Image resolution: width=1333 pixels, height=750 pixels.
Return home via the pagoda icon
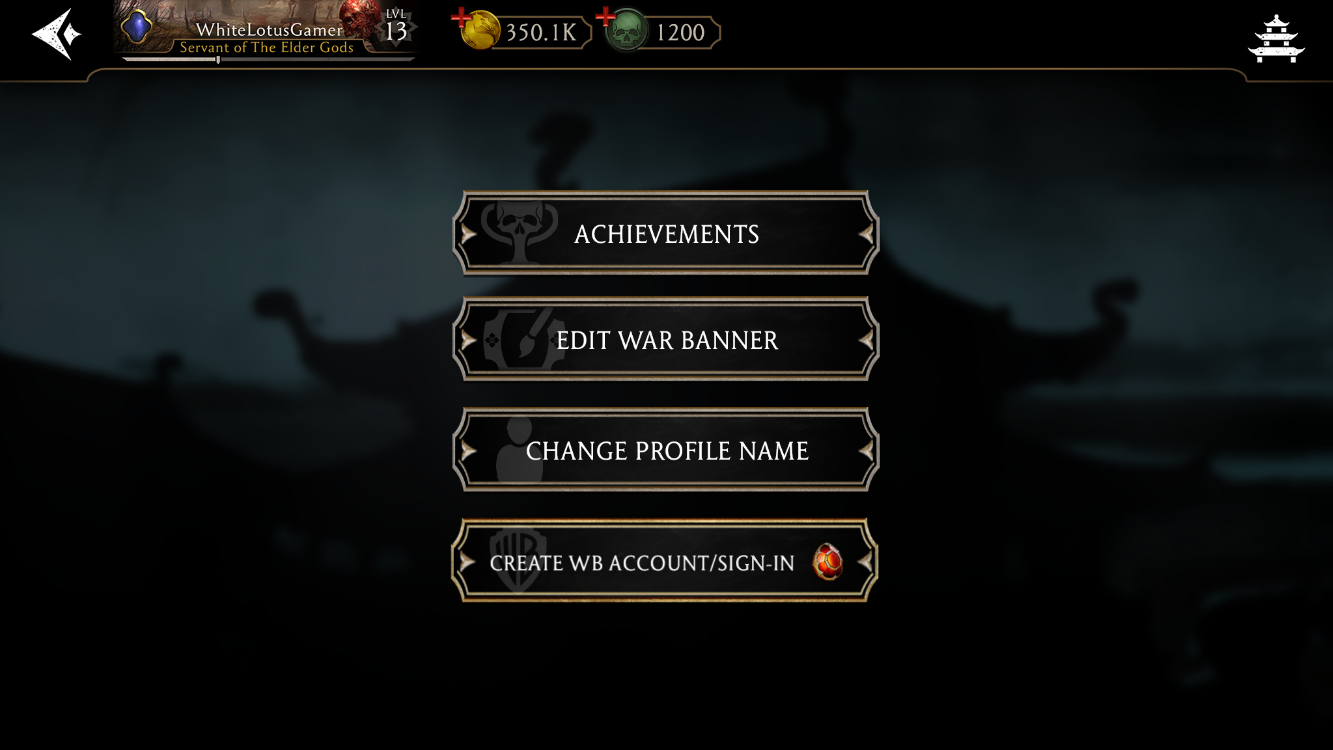[x=1276, y=38]
